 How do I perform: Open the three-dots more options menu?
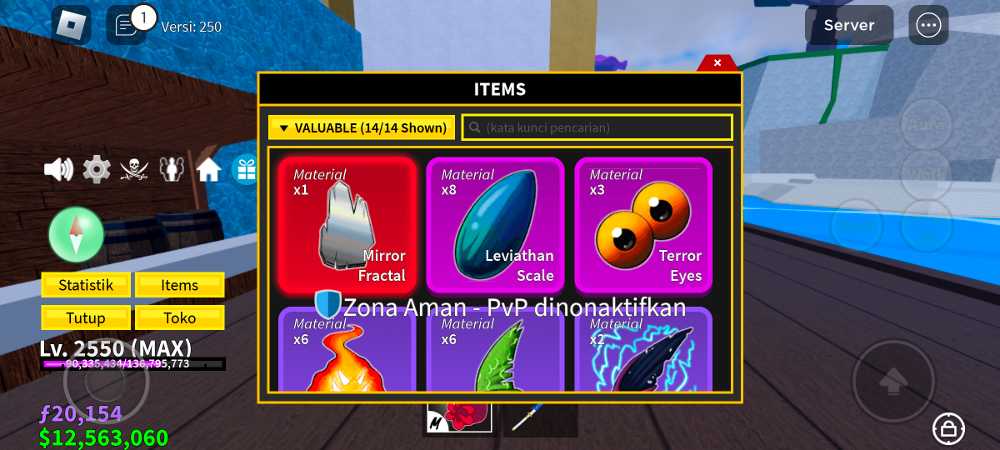point(928,25)
